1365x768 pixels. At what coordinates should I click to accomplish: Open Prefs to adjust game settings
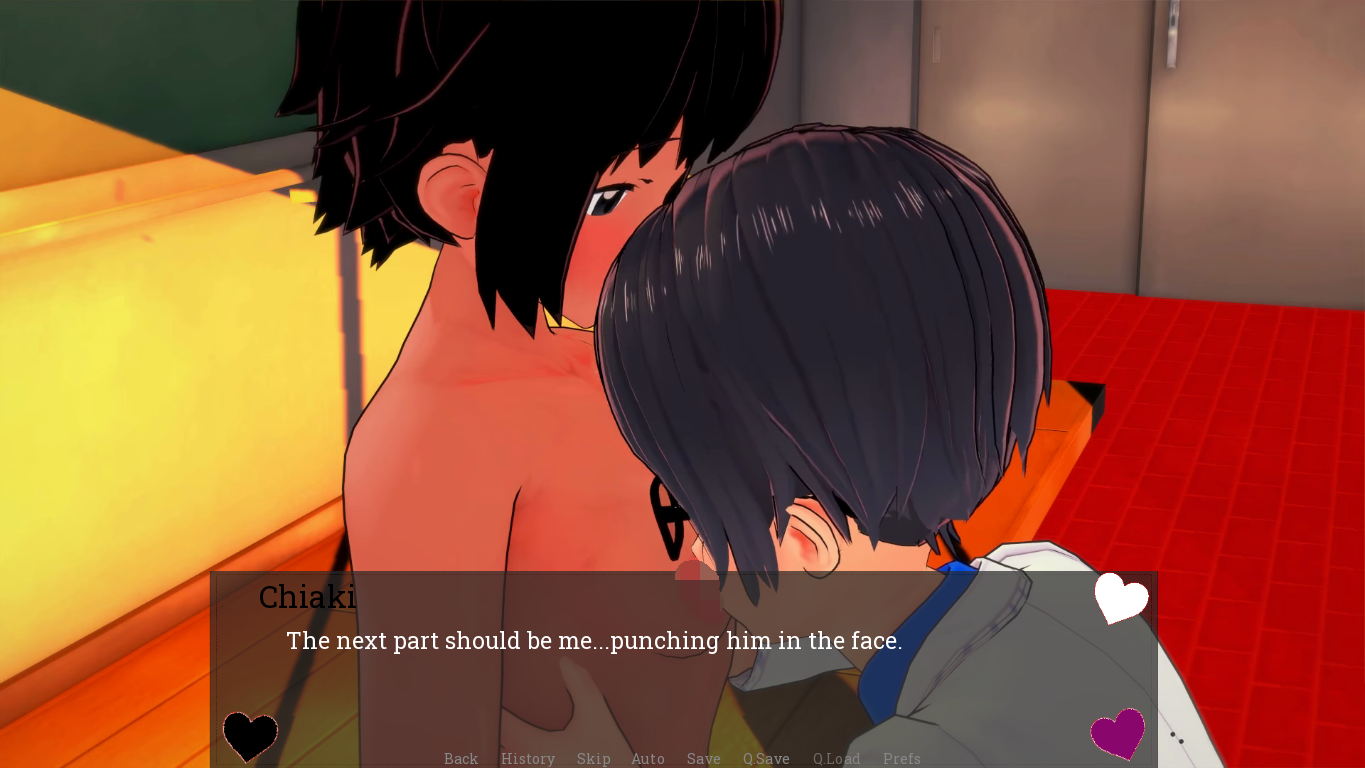(x=902, y=759)
